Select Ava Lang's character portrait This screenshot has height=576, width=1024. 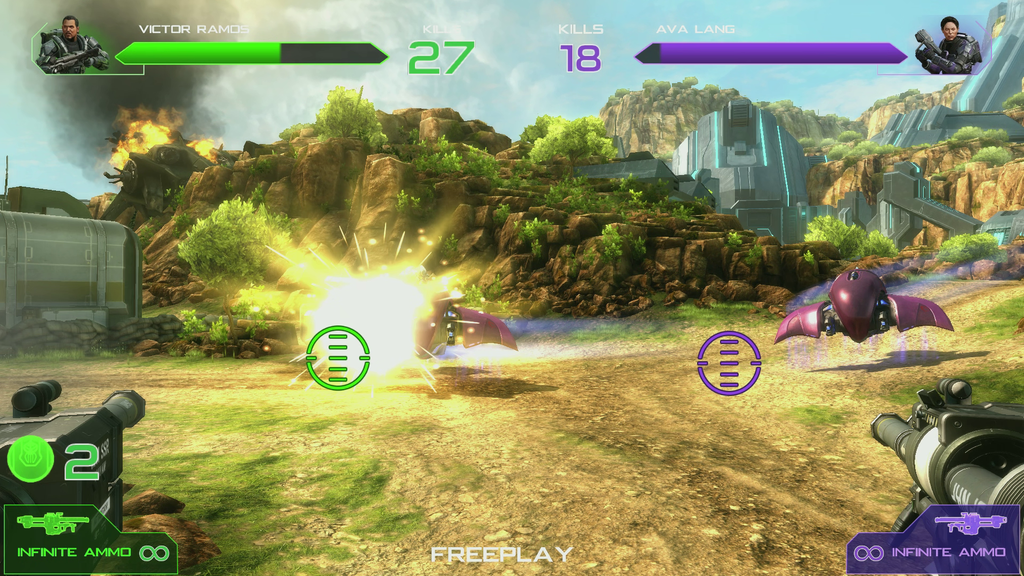coord(946,46)
